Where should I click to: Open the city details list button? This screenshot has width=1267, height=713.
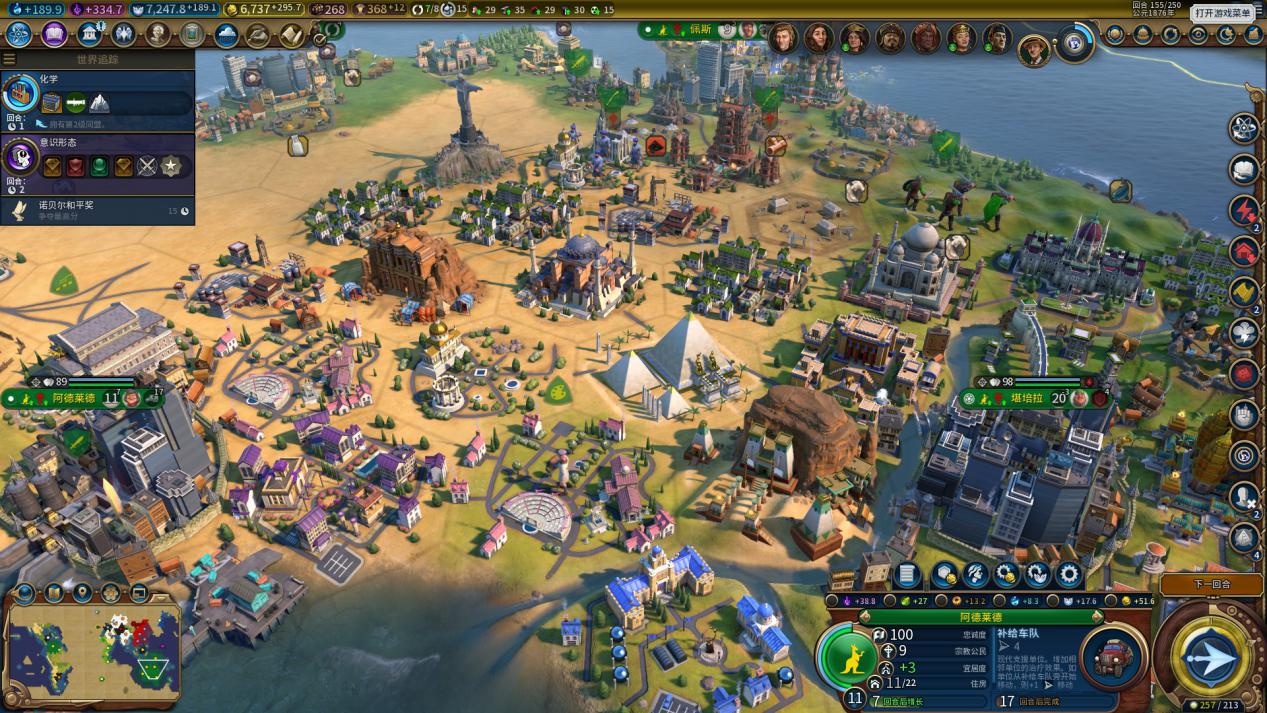tap(907, 574)
